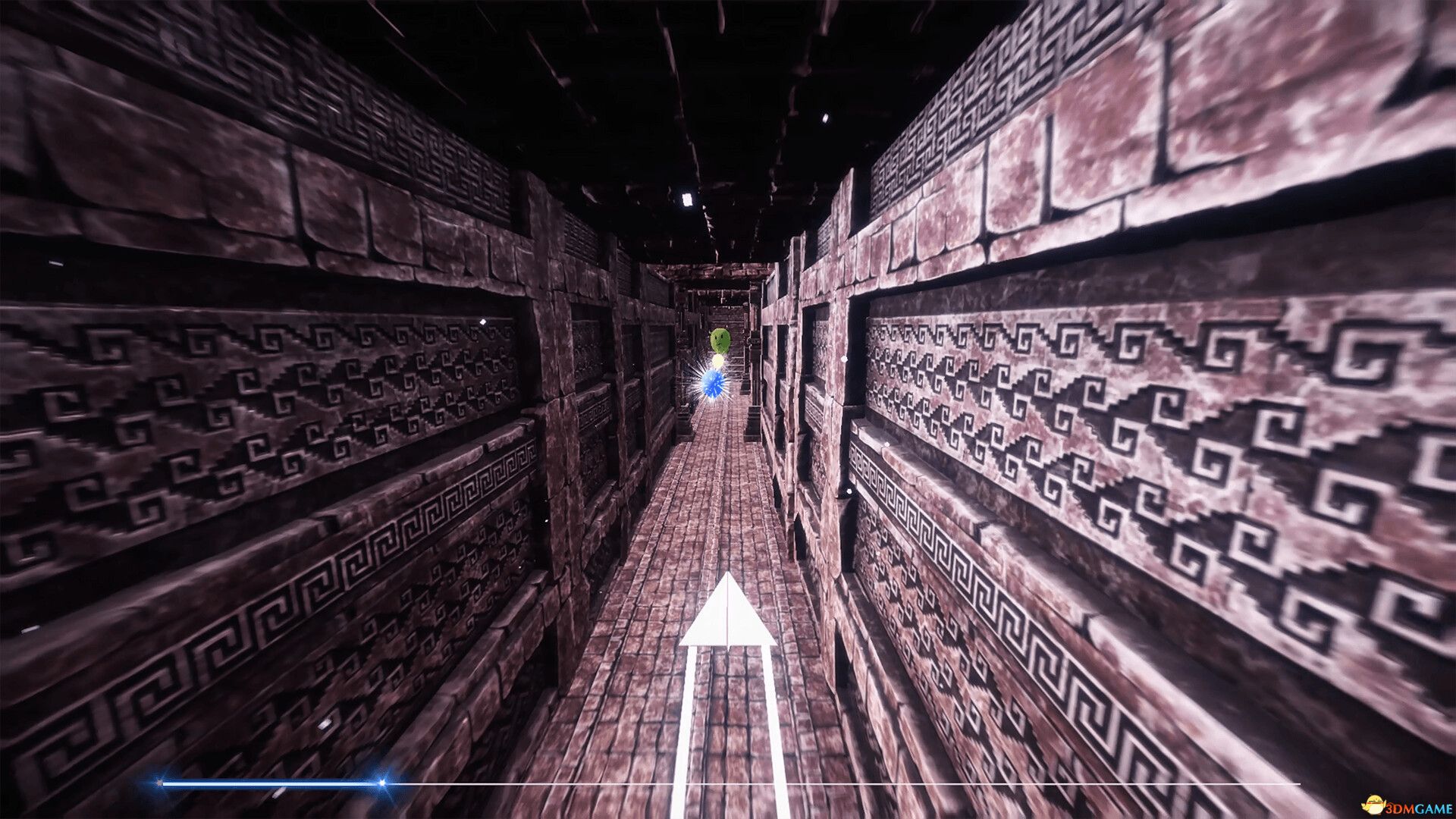
Task: Select the 3DM text in the watermark
Action: [1399, 808]
